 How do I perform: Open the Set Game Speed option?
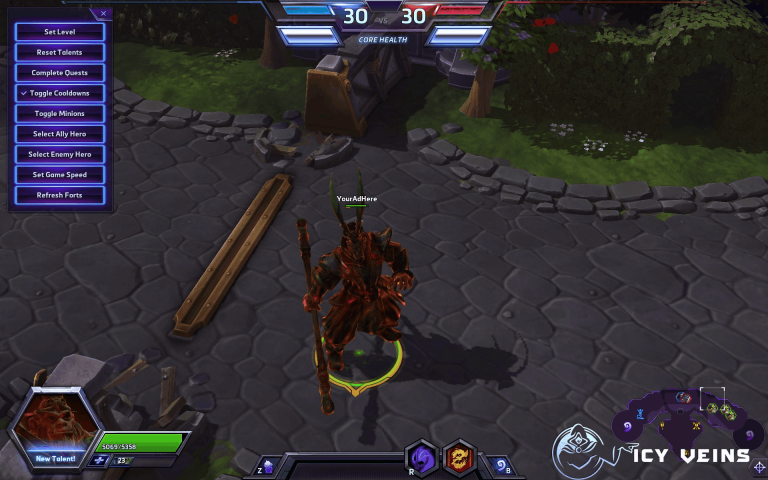tap(60, 175)
